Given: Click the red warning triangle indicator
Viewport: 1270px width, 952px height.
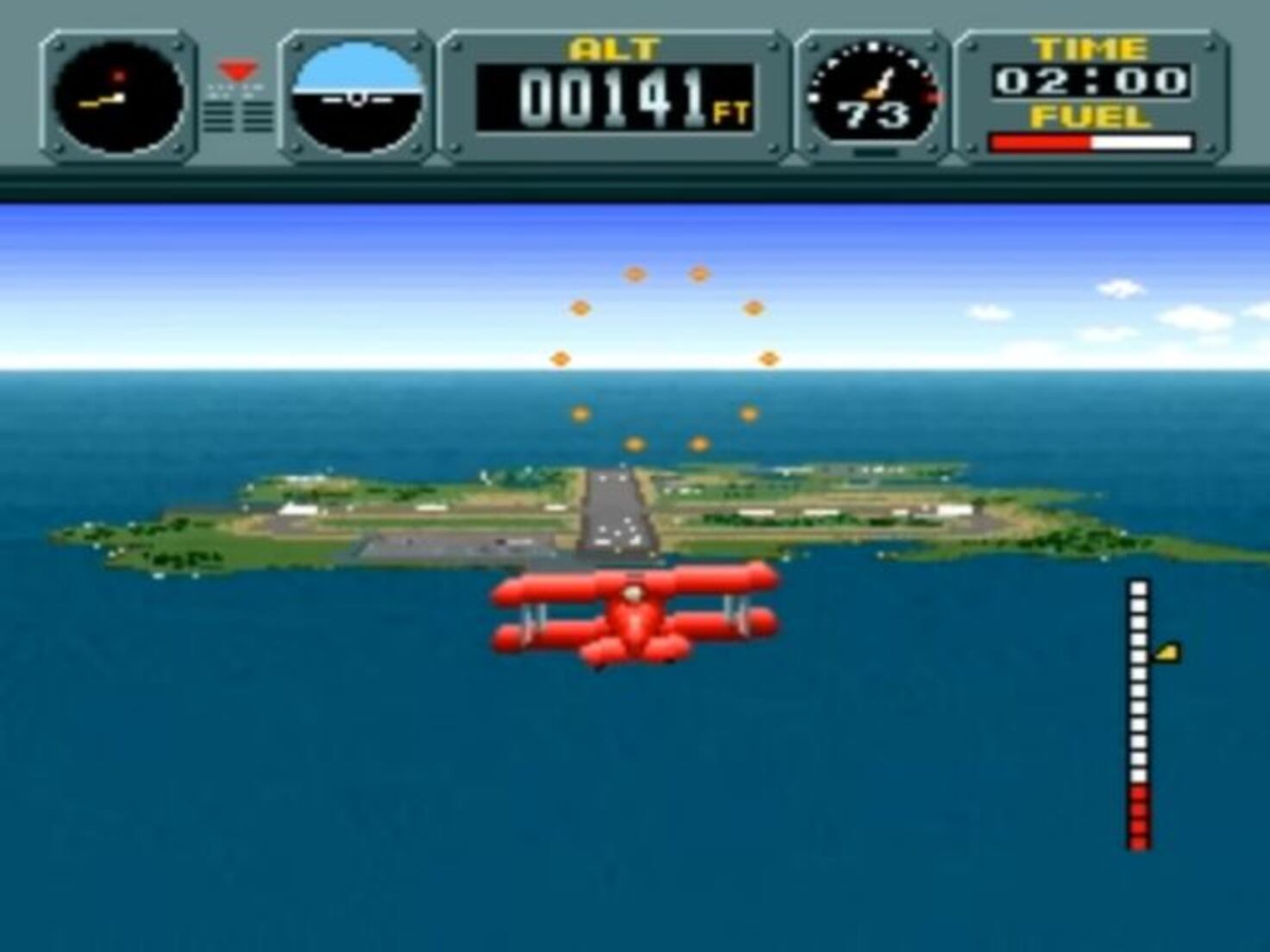Looking at the screenshot, I should point(237,69).
